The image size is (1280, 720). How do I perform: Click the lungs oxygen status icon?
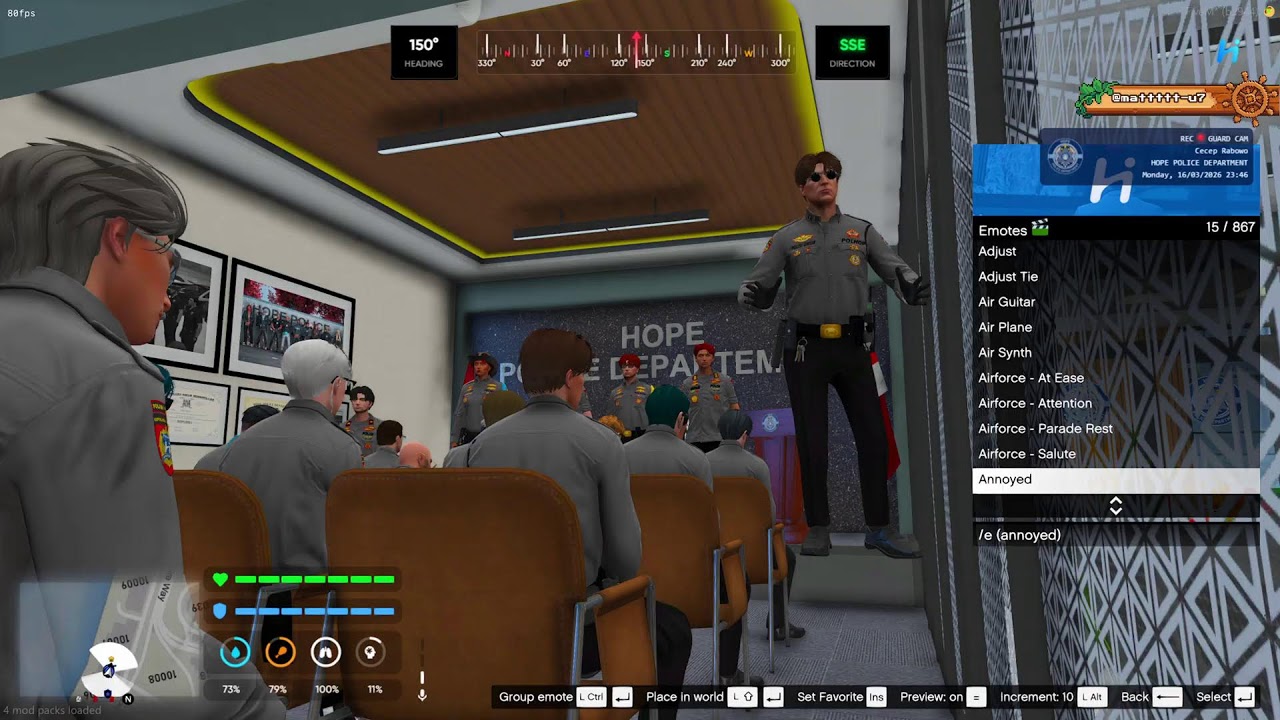pyautogui.click(x=325, y=651)
